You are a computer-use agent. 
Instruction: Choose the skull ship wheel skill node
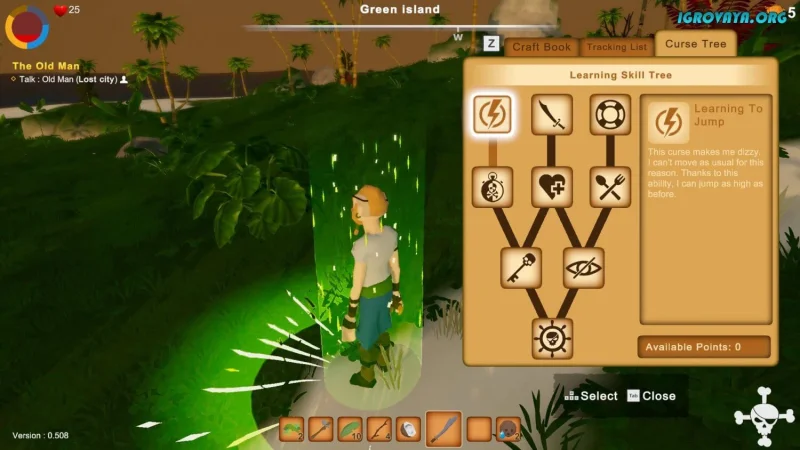pyautogui.click(x=552, y=338)
